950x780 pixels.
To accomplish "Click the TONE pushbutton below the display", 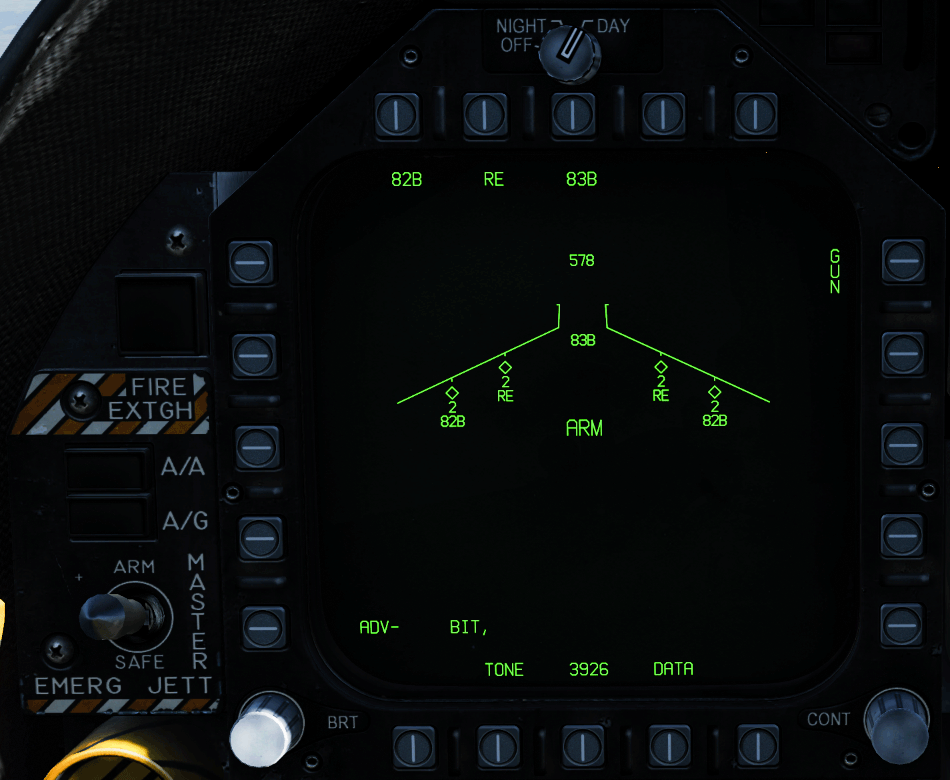I will coord(498,745).
